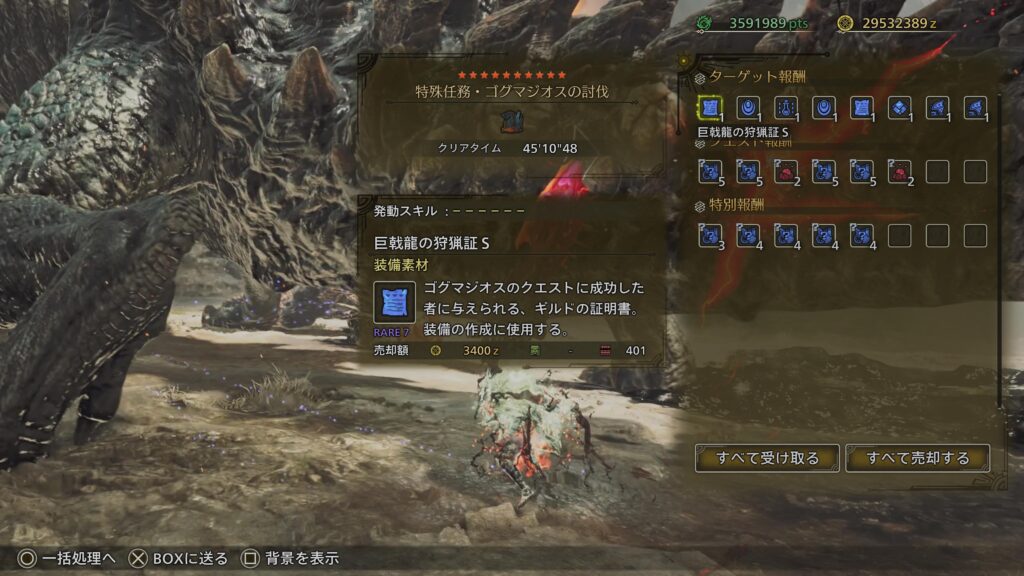
Task: Pick the diamond gem target reward slot
Action: (900, 108)
